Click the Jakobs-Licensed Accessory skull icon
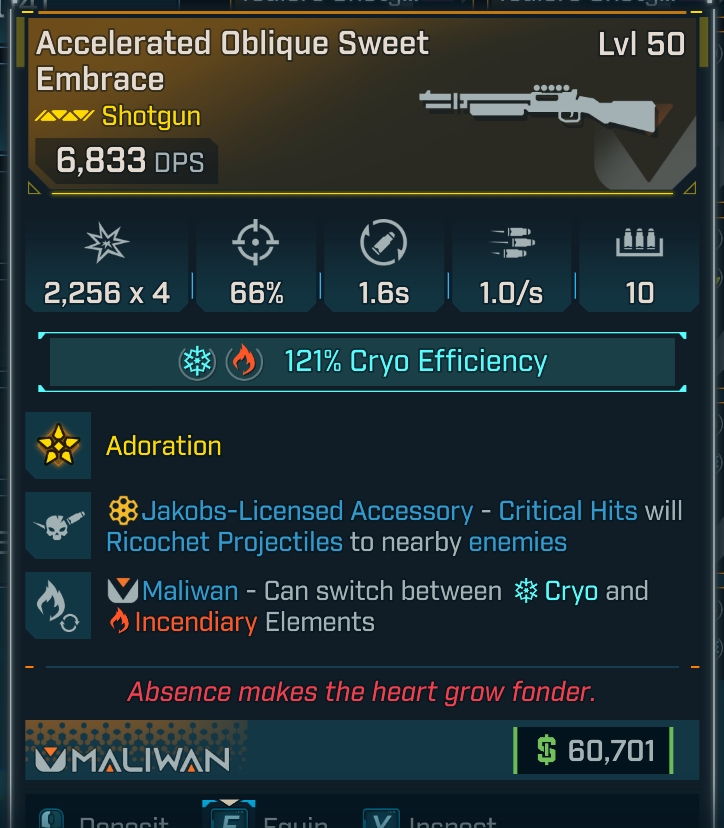724x828 pixels. [58, 526]
